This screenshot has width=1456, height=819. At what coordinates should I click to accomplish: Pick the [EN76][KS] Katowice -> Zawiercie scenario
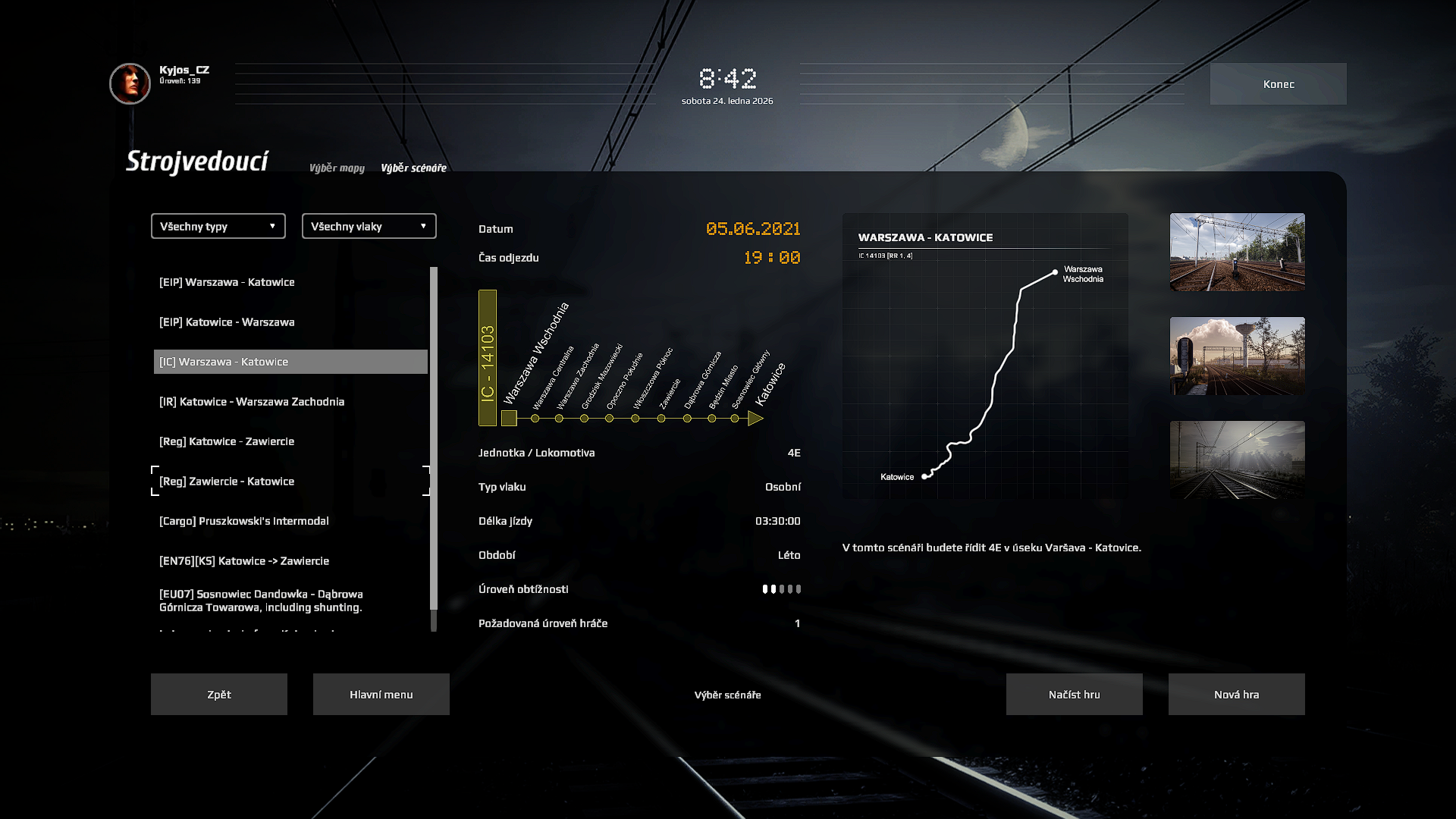(244, 561)
